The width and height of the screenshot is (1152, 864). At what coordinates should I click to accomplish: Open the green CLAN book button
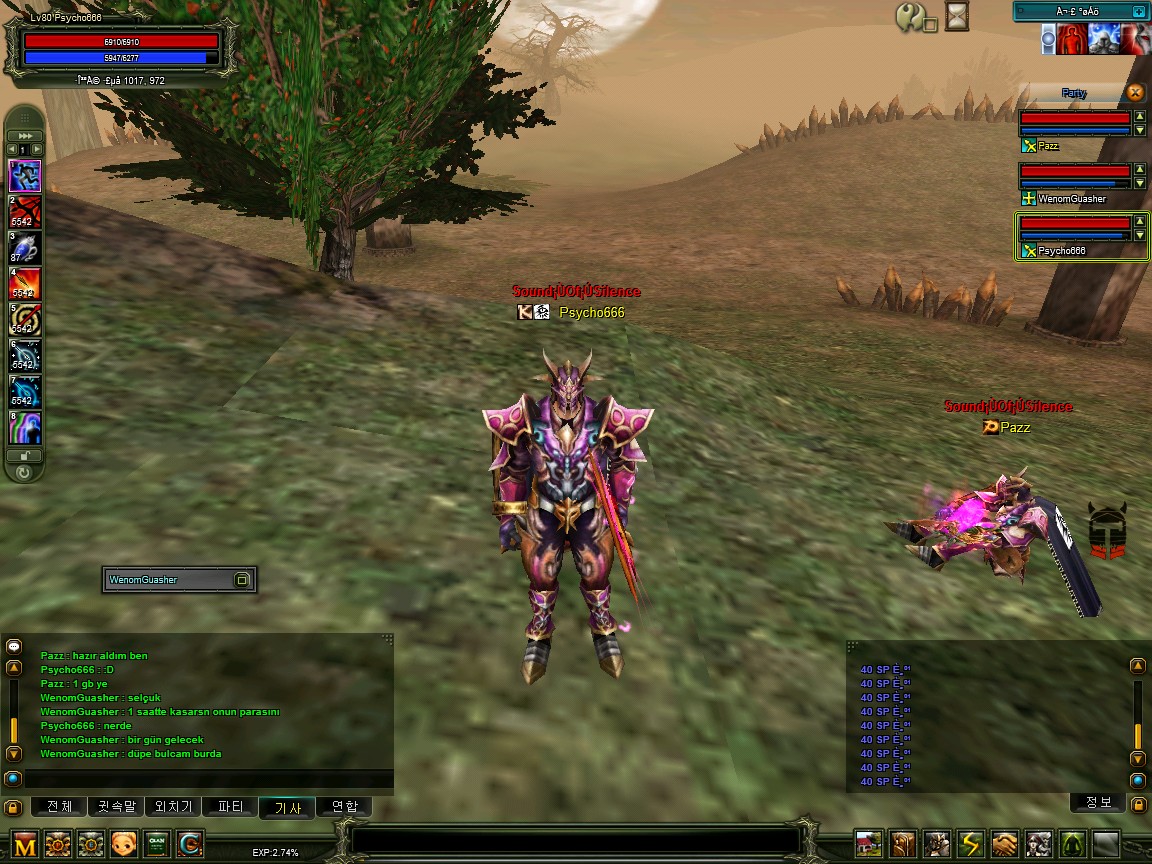pos(157,845)
